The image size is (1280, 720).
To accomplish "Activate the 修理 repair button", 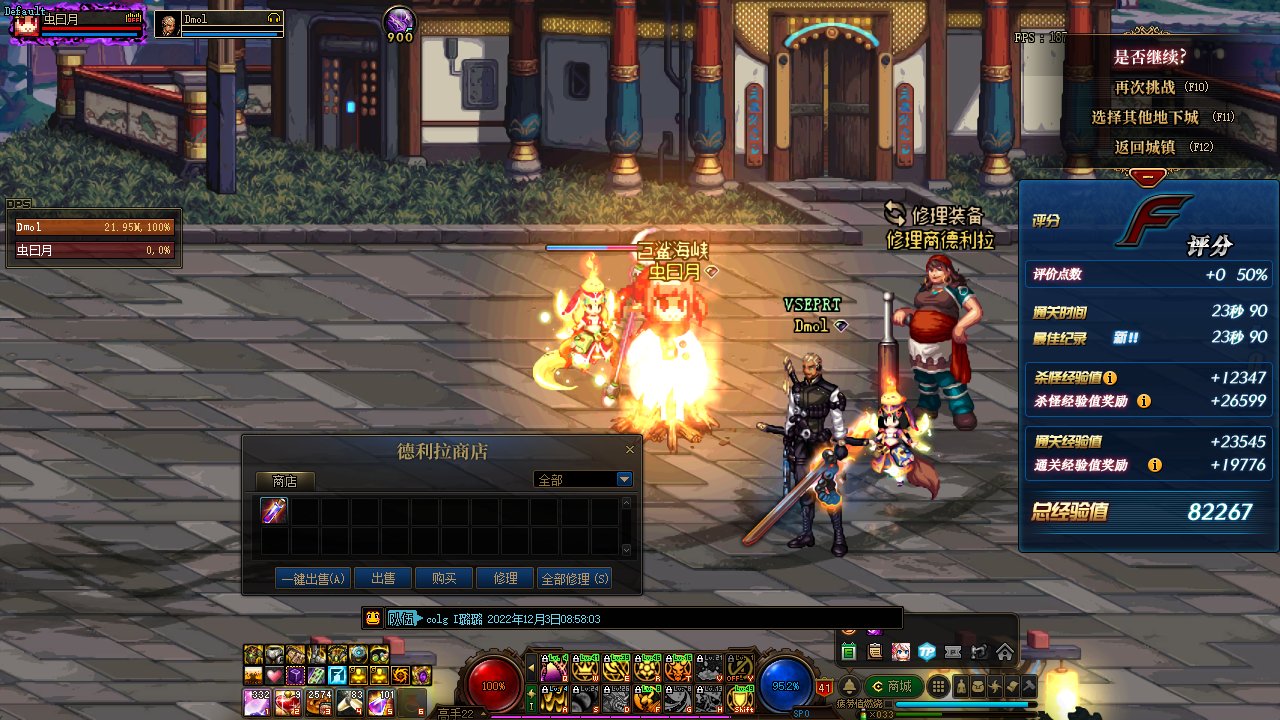I will pos(505,578).
